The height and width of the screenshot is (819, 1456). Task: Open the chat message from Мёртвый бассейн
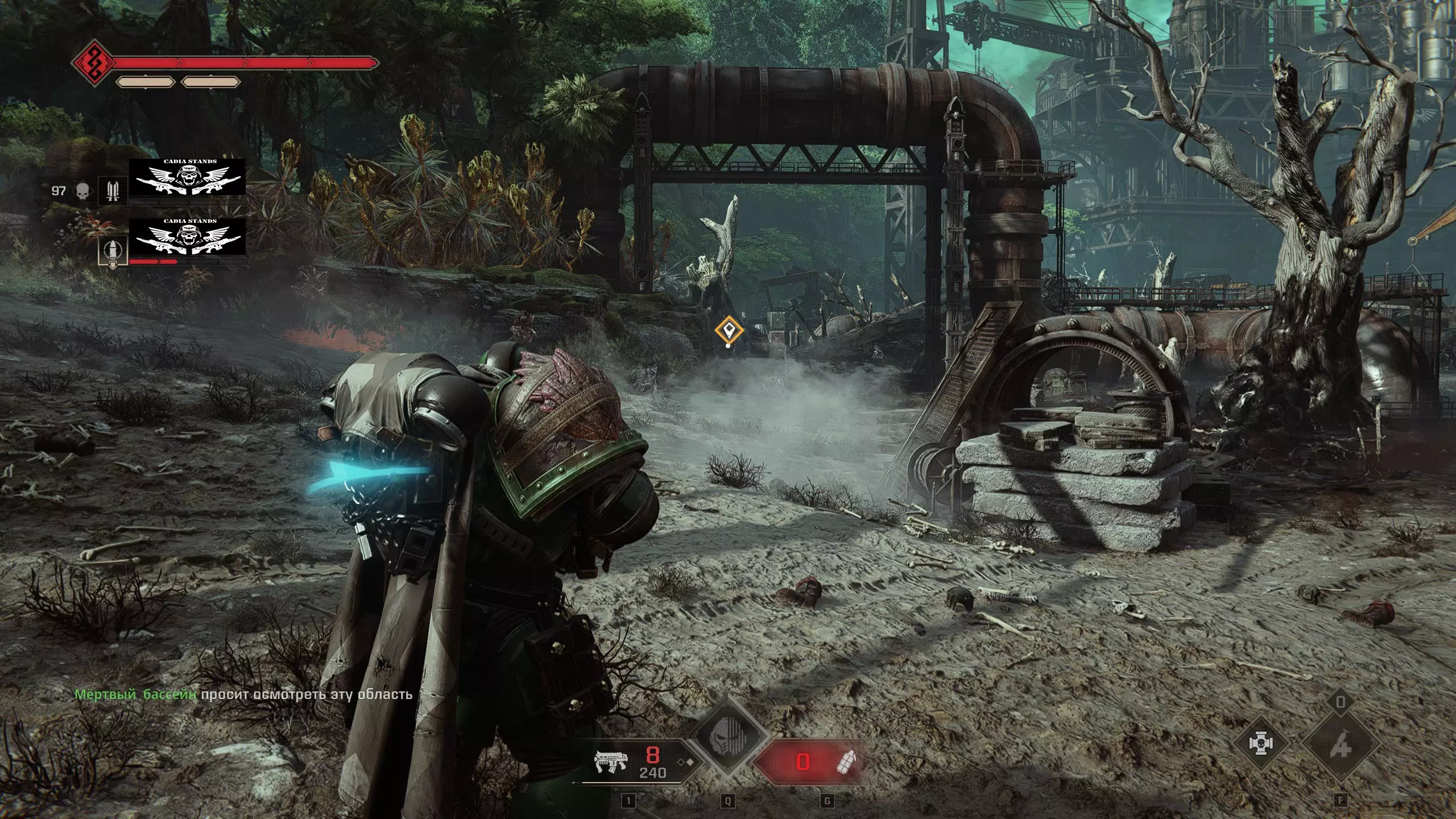[243, 694]
